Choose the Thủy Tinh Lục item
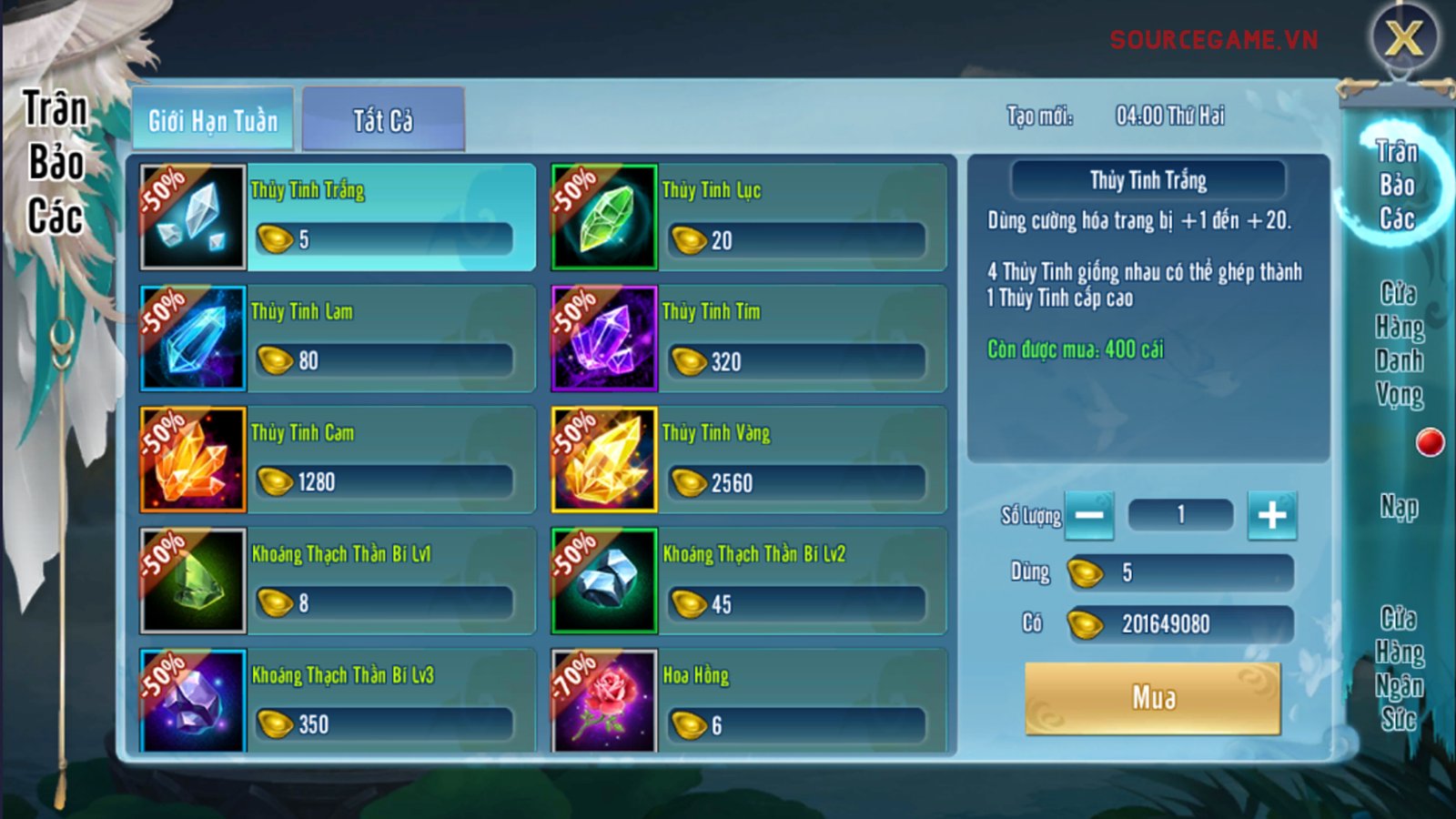This screenshot has height=819, width=1456. click(748, 217)
